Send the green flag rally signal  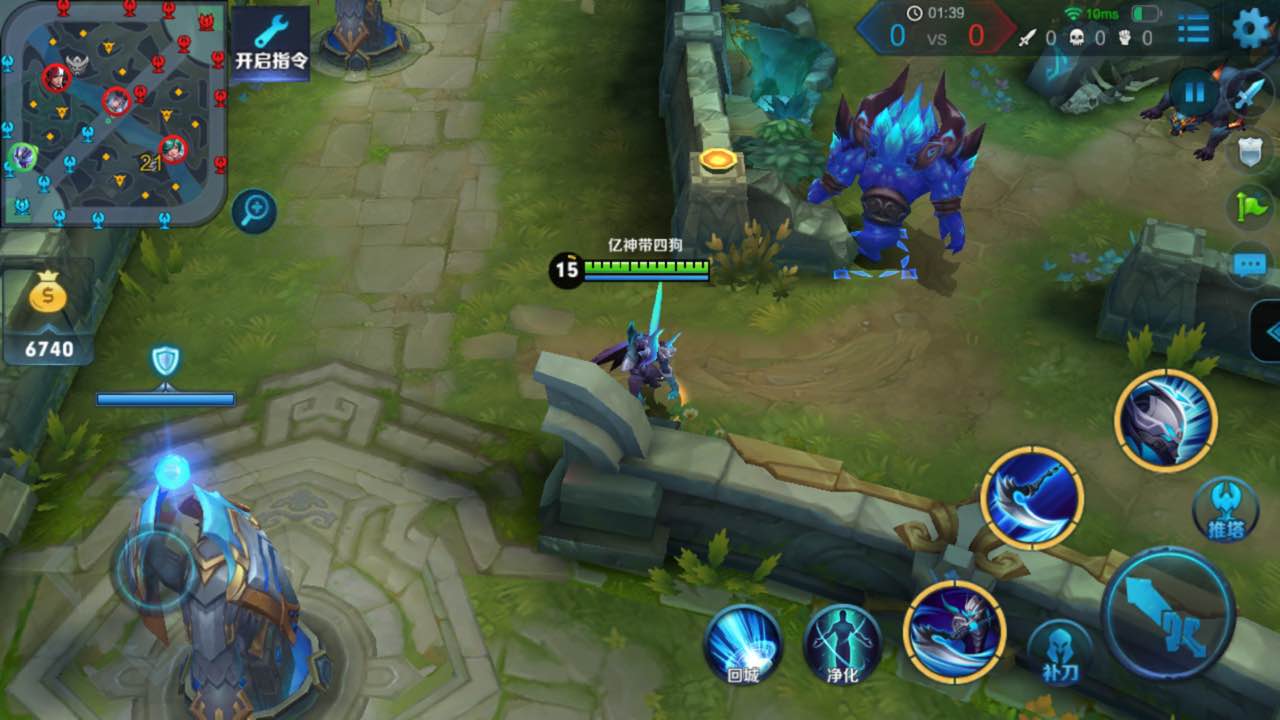(x=1250, y=206)
